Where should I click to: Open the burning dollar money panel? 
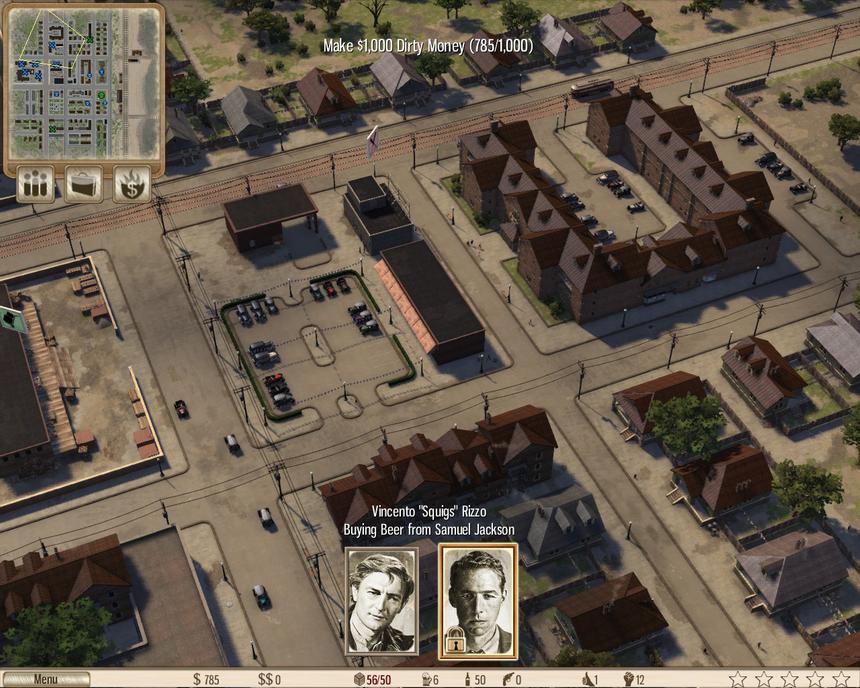click(x=132, y=184)
